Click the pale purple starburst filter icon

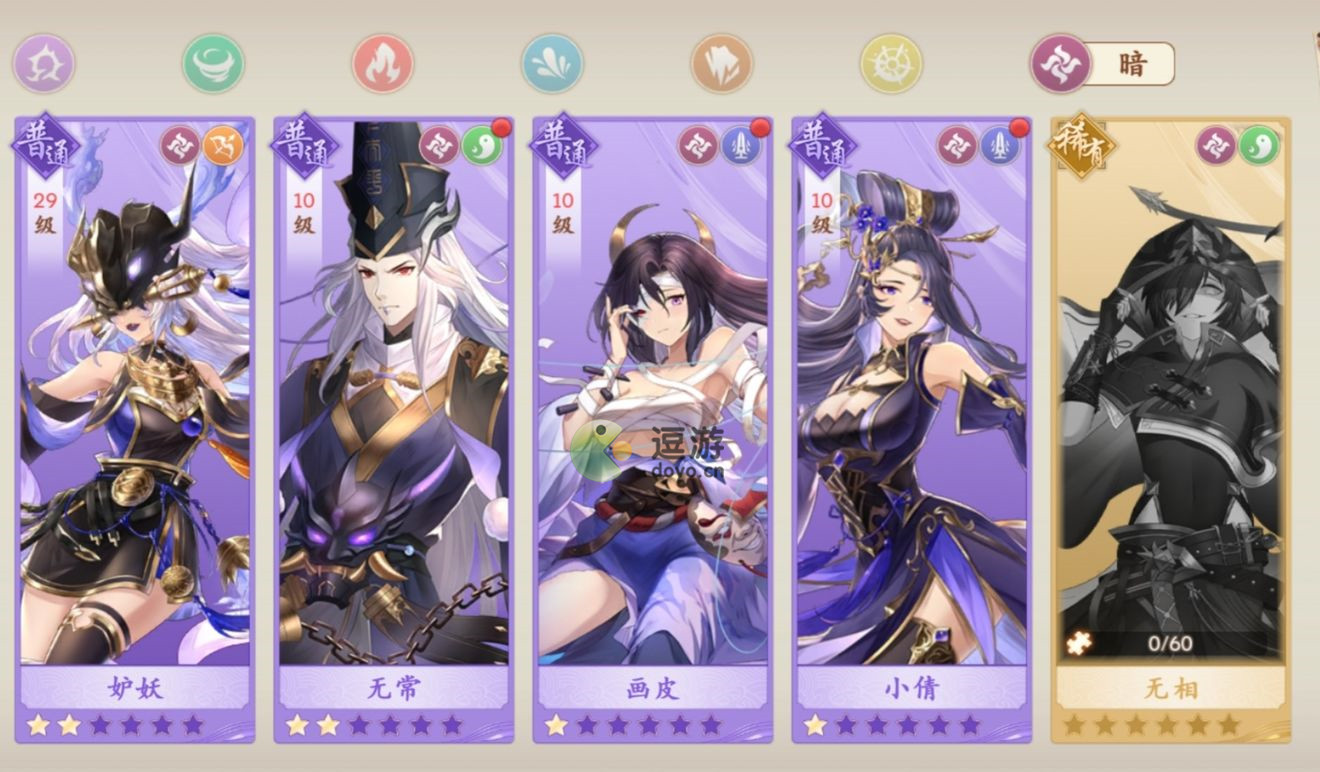44,64
